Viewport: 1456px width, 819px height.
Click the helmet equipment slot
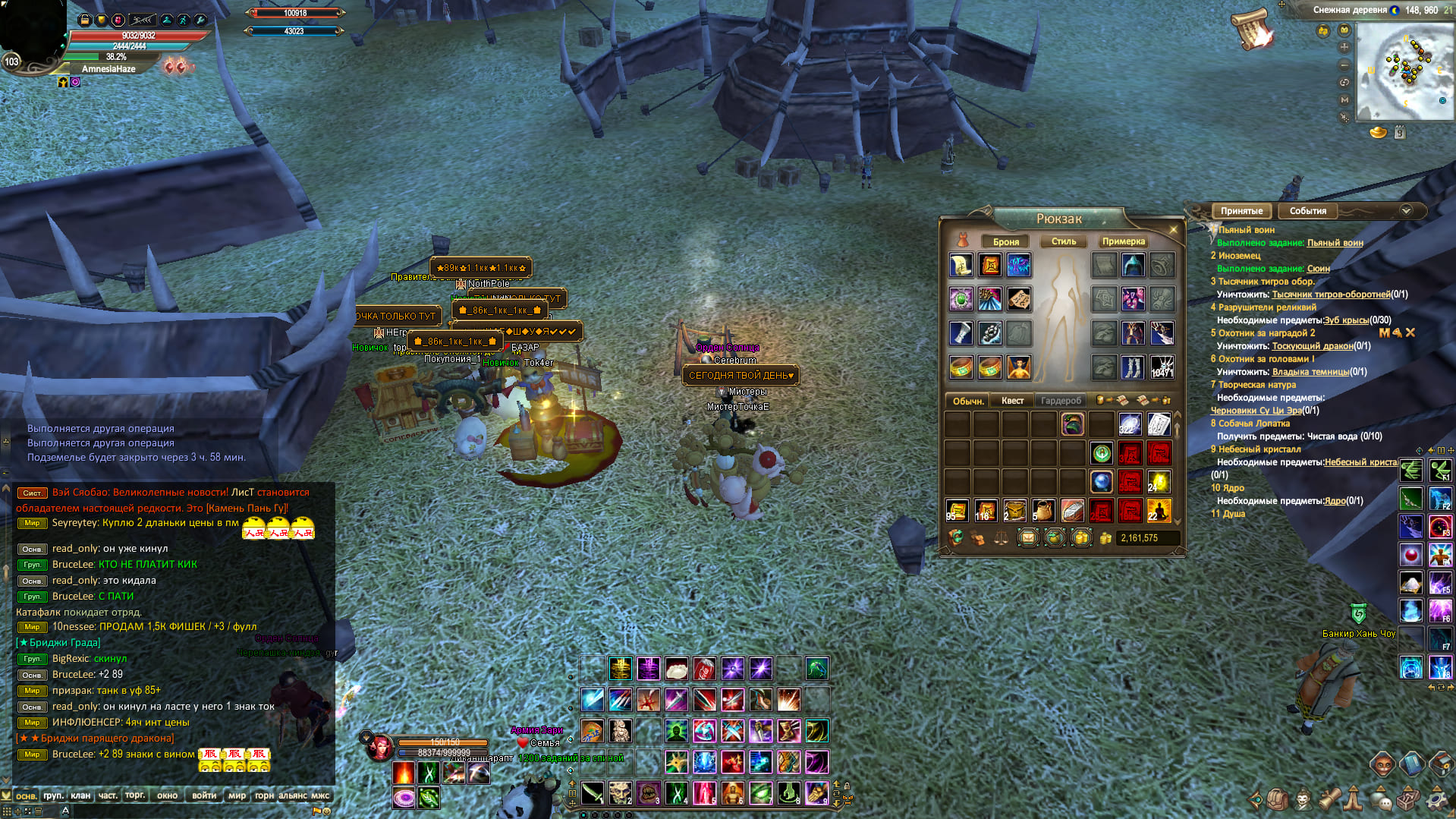(x=1133, y=265)
